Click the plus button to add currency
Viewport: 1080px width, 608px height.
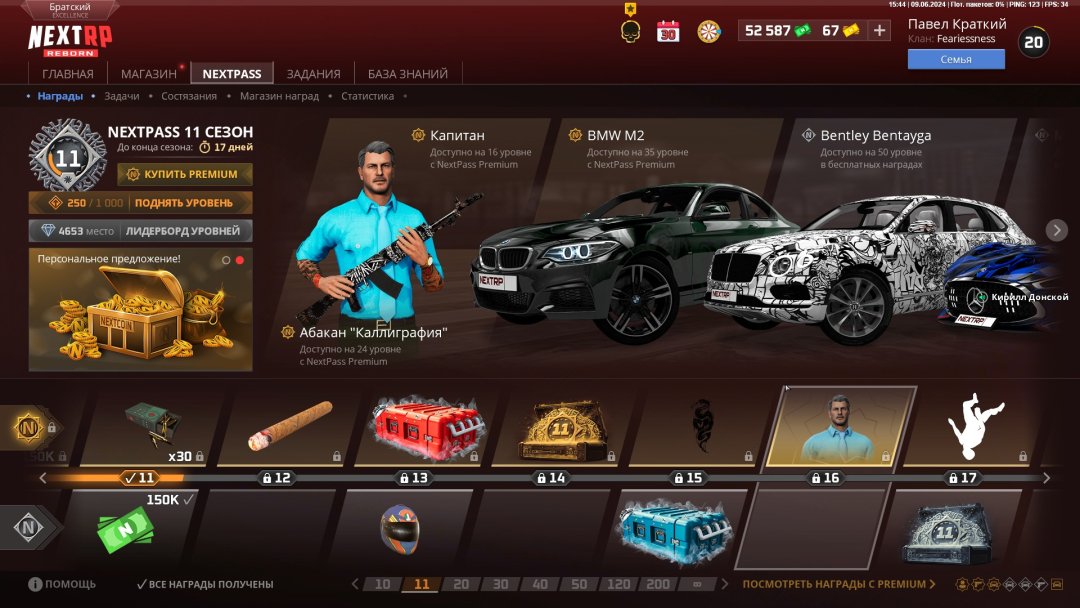click(x=879, y=30)
